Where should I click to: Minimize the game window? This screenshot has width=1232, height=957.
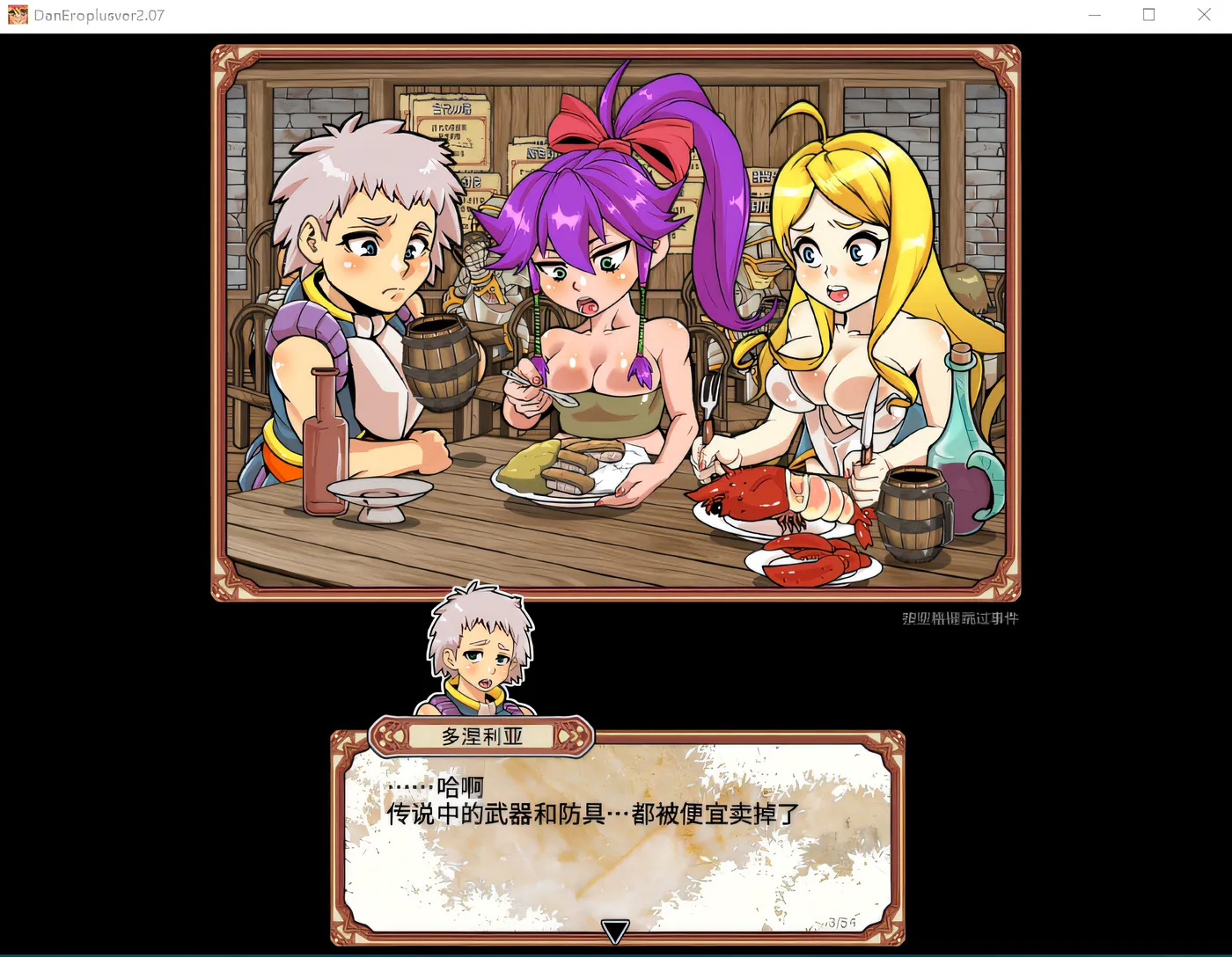pos(1095,15)
